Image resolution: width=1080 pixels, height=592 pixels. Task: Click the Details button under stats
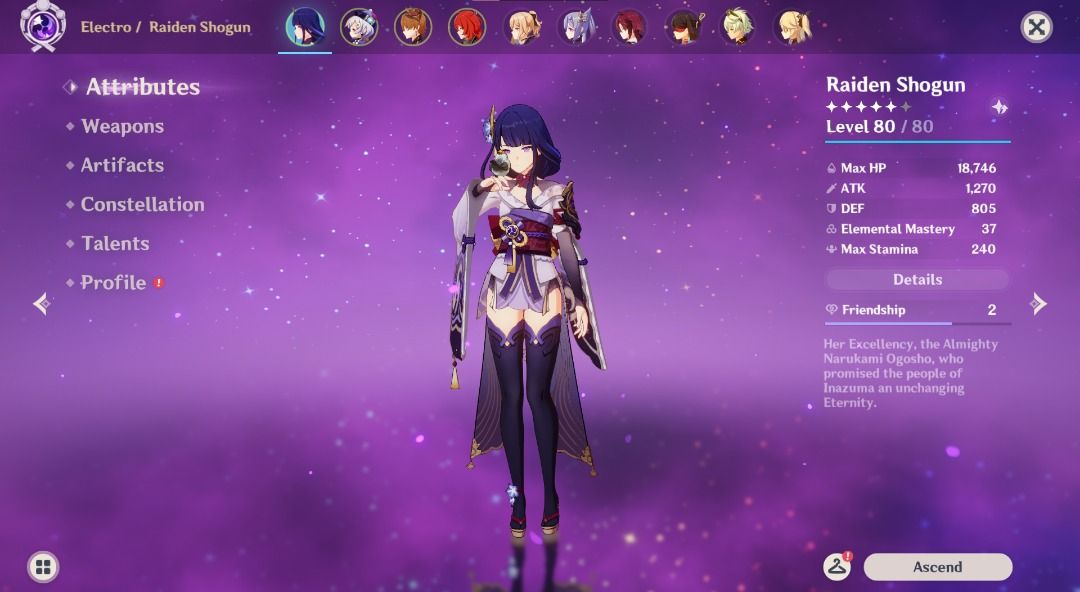coord(917,280)
